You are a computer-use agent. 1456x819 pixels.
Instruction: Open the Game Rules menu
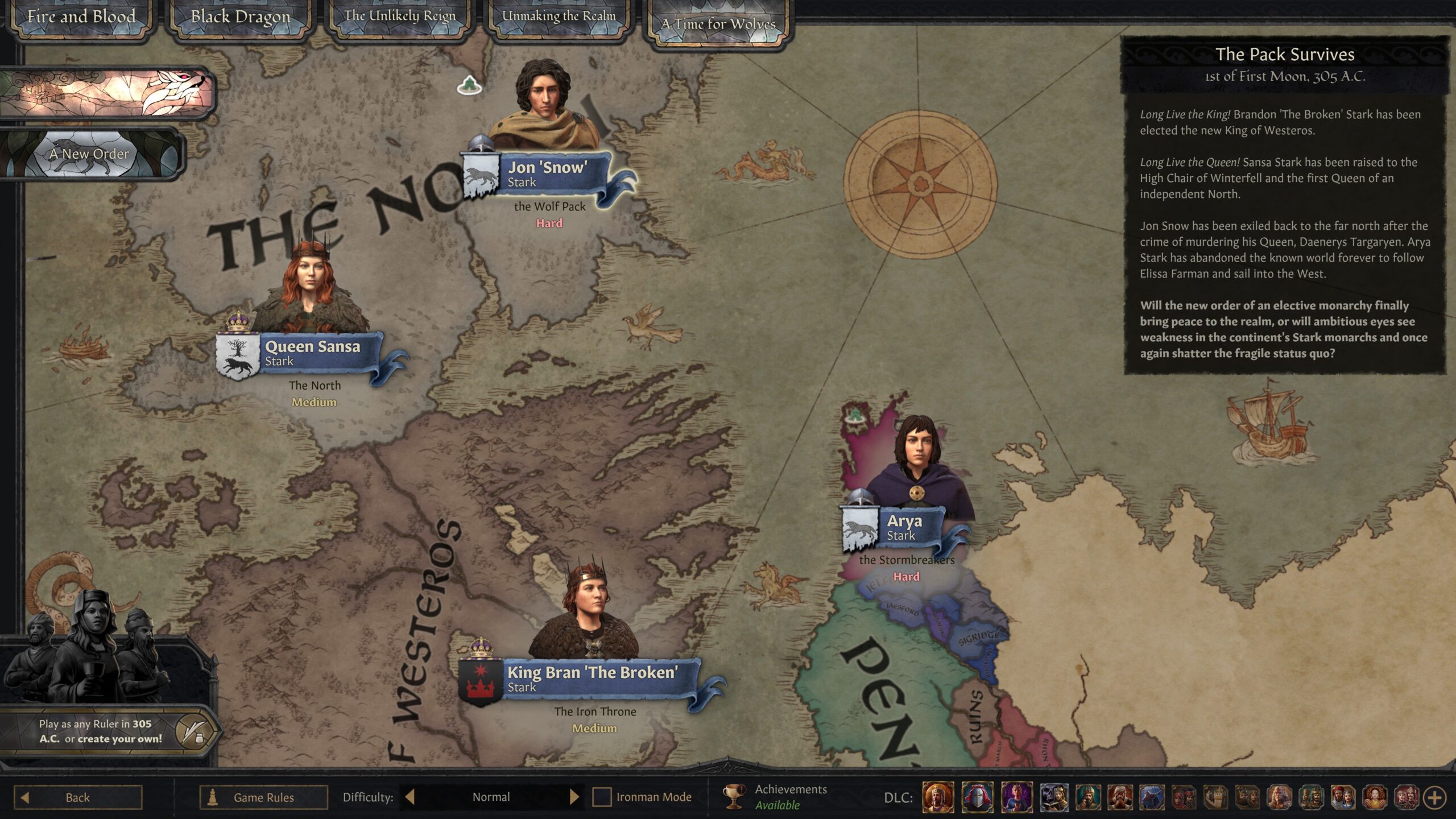[x=263, y=797]
